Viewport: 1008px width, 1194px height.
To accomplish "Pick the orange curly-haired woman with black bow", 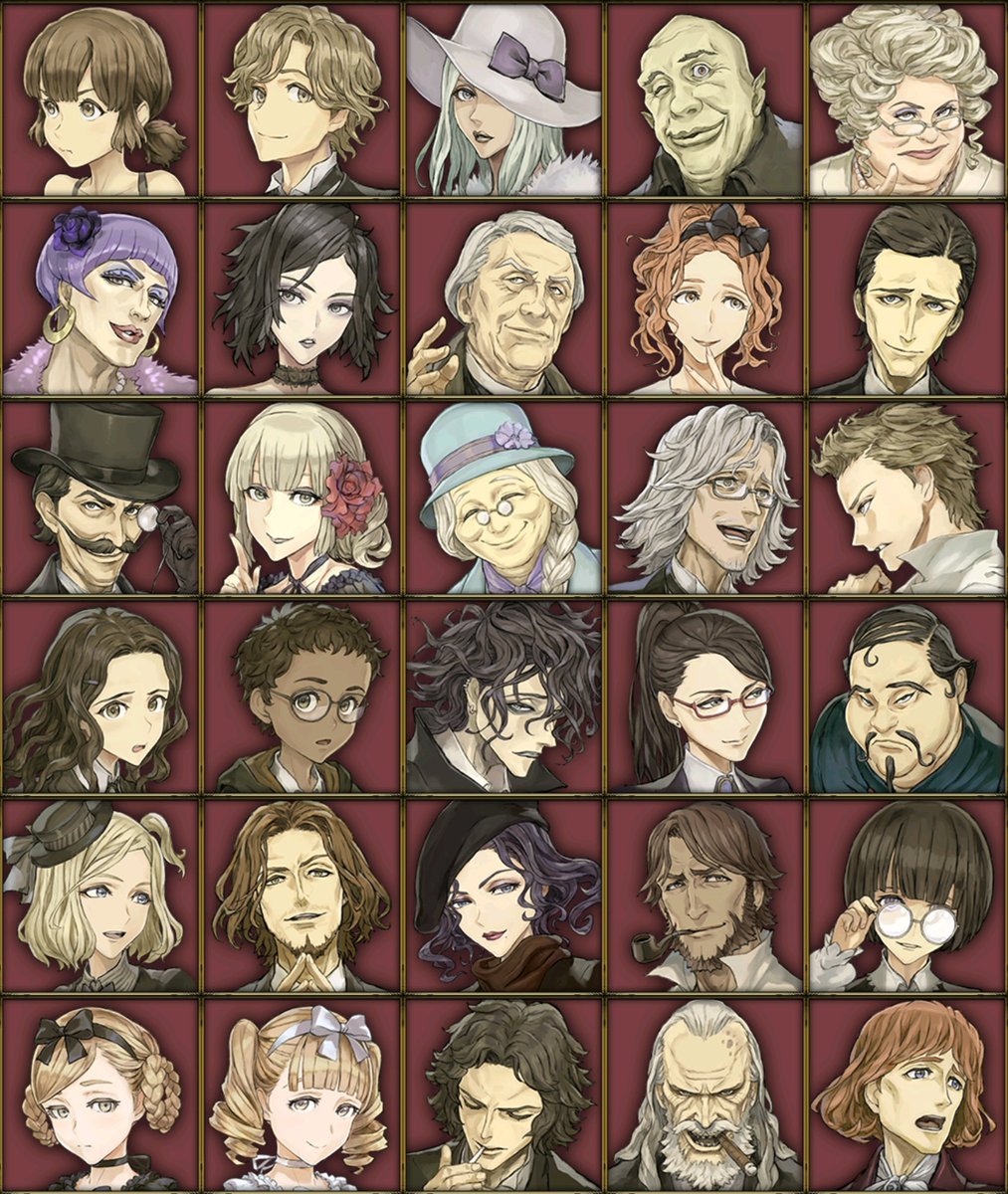I will (x=705, y=298).
